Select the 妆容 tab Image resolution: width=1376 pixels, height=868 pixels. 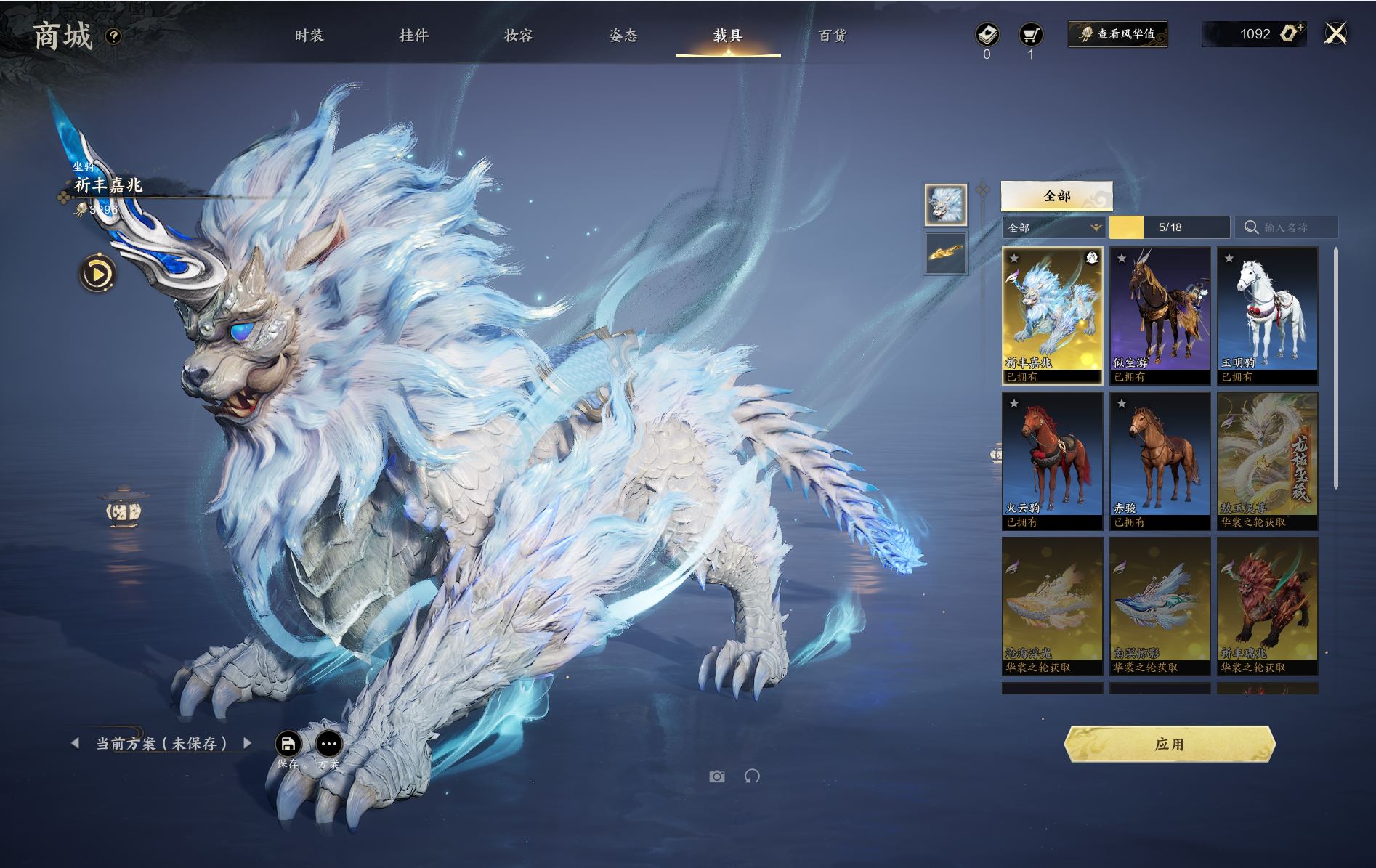click(x=518, y=36)
